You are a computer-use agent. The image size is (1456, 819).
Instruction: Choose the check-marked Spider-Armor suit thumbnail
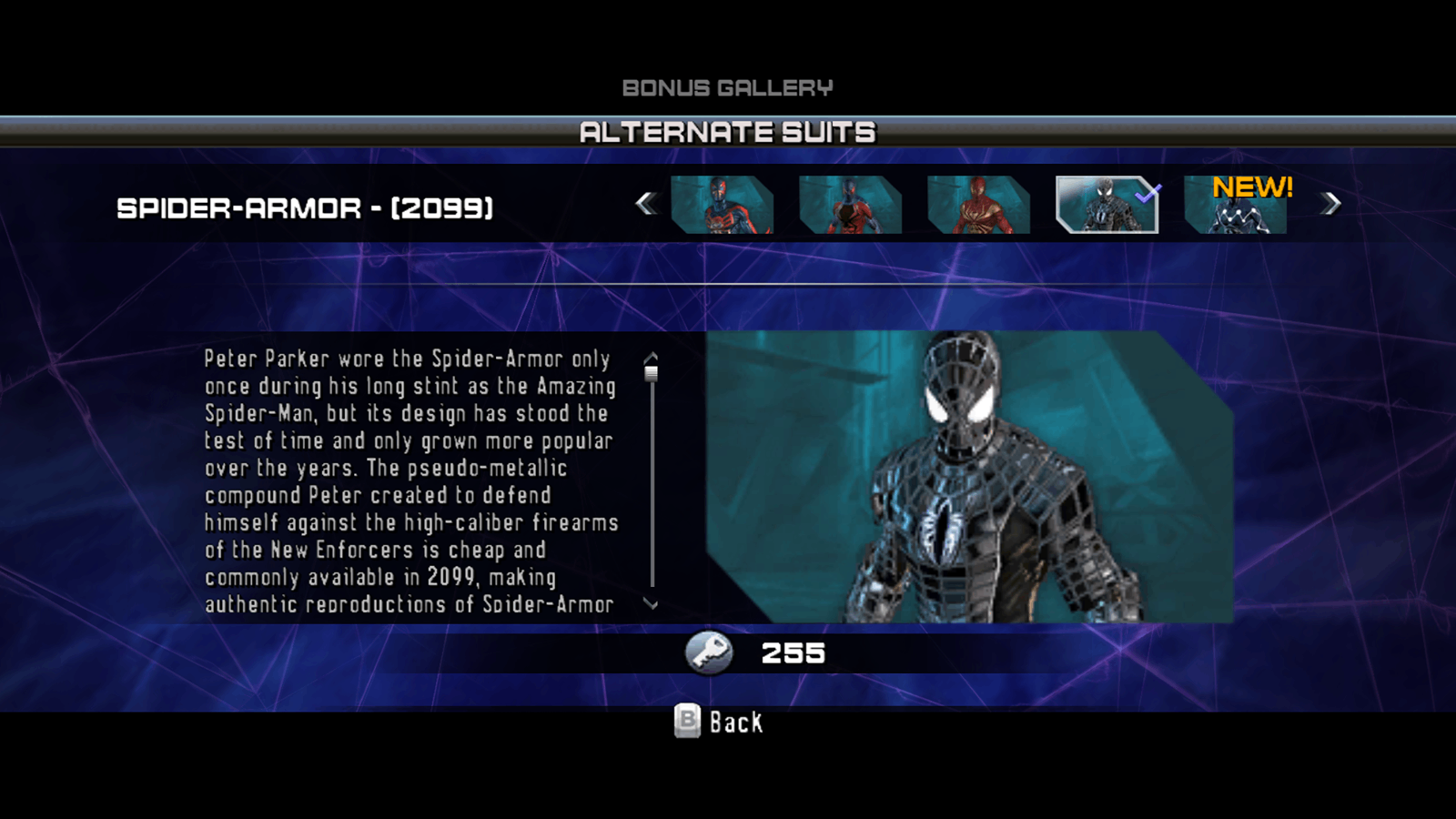[x=1107, y=205]
